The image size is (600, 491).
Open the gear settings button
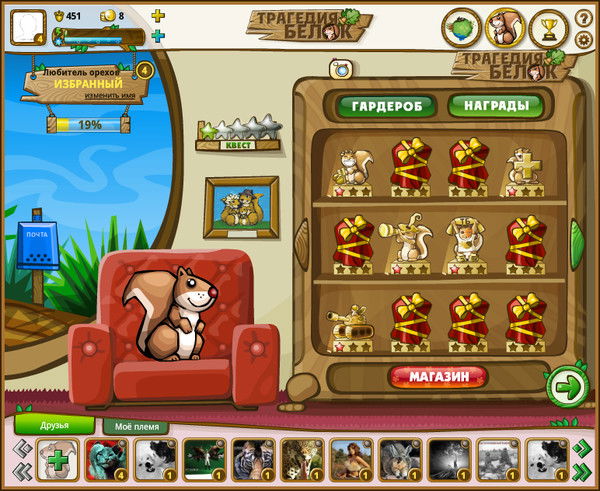(x=584, y=40)
